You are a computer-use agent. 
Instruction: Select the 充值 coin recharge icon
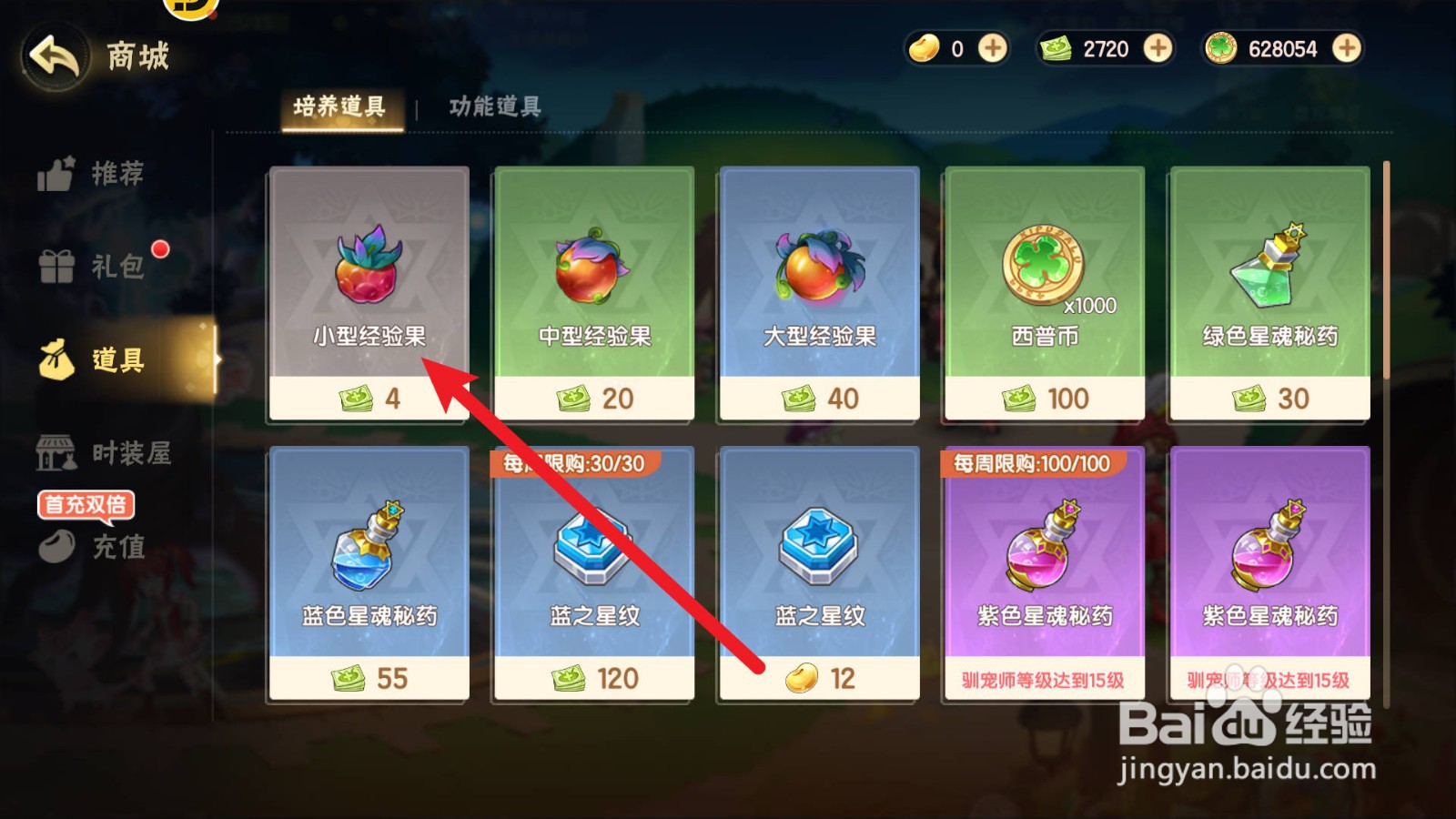(x=55, y=546)
